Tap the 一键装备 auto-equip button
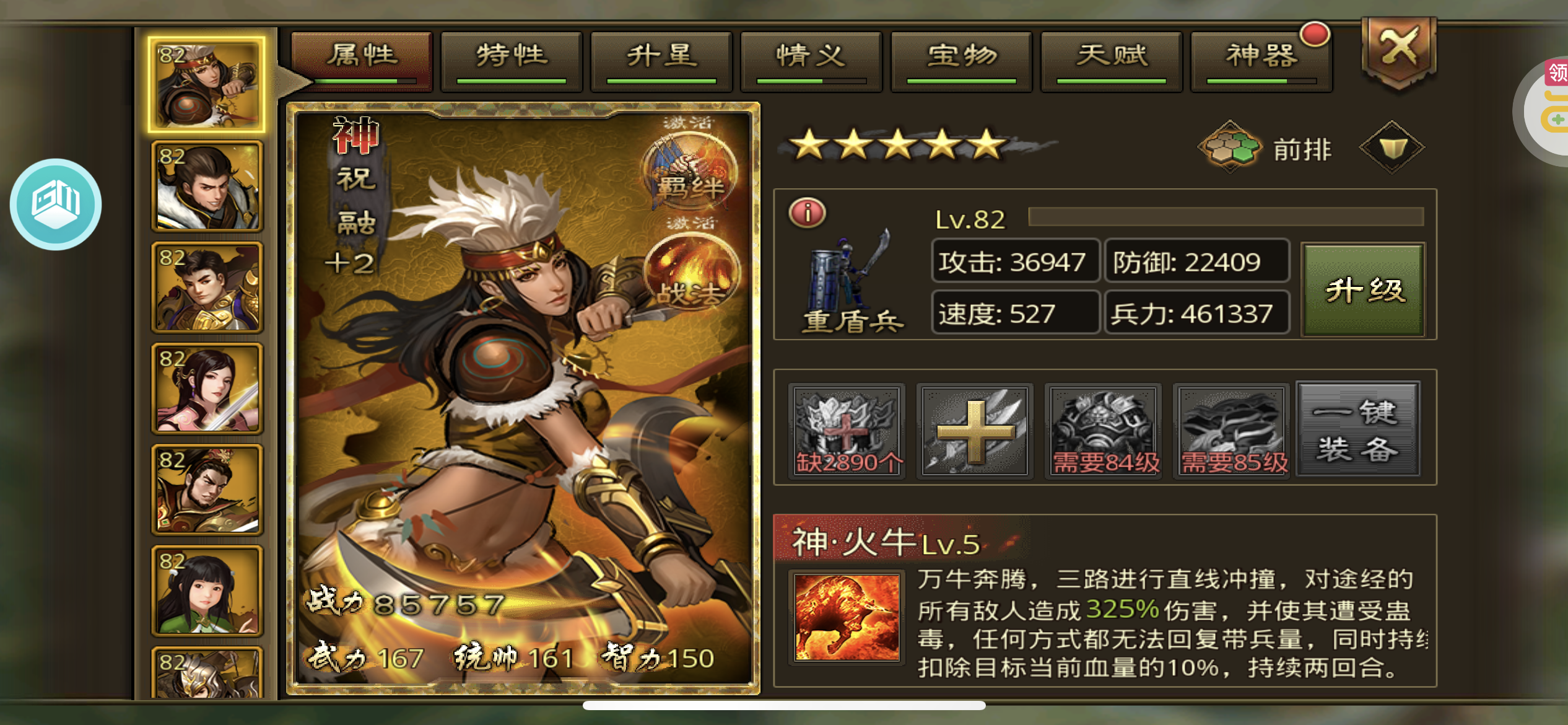 tap(1357, 429)
